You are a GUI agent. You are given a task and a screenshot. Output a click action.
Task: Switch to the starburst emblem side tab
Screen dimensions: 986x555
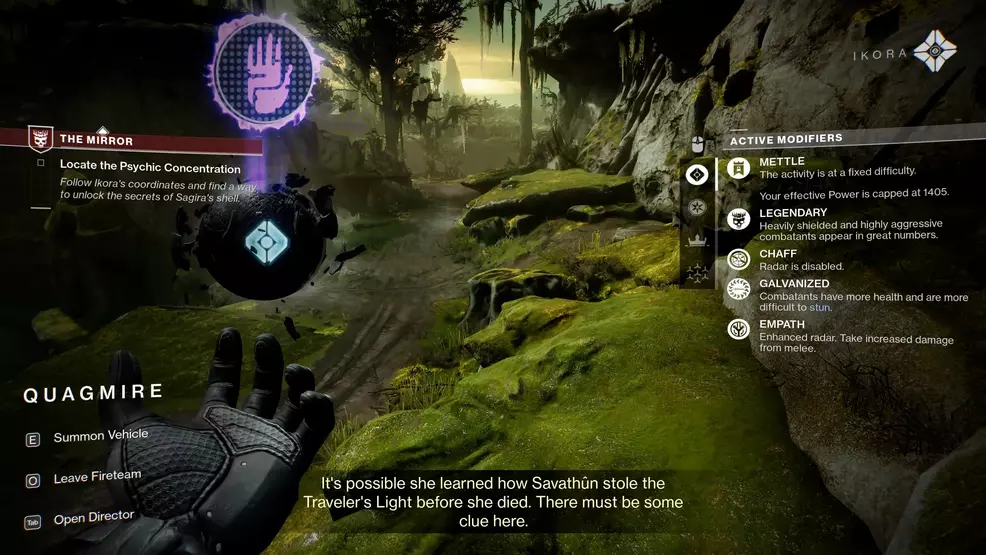tap(697, 208)
